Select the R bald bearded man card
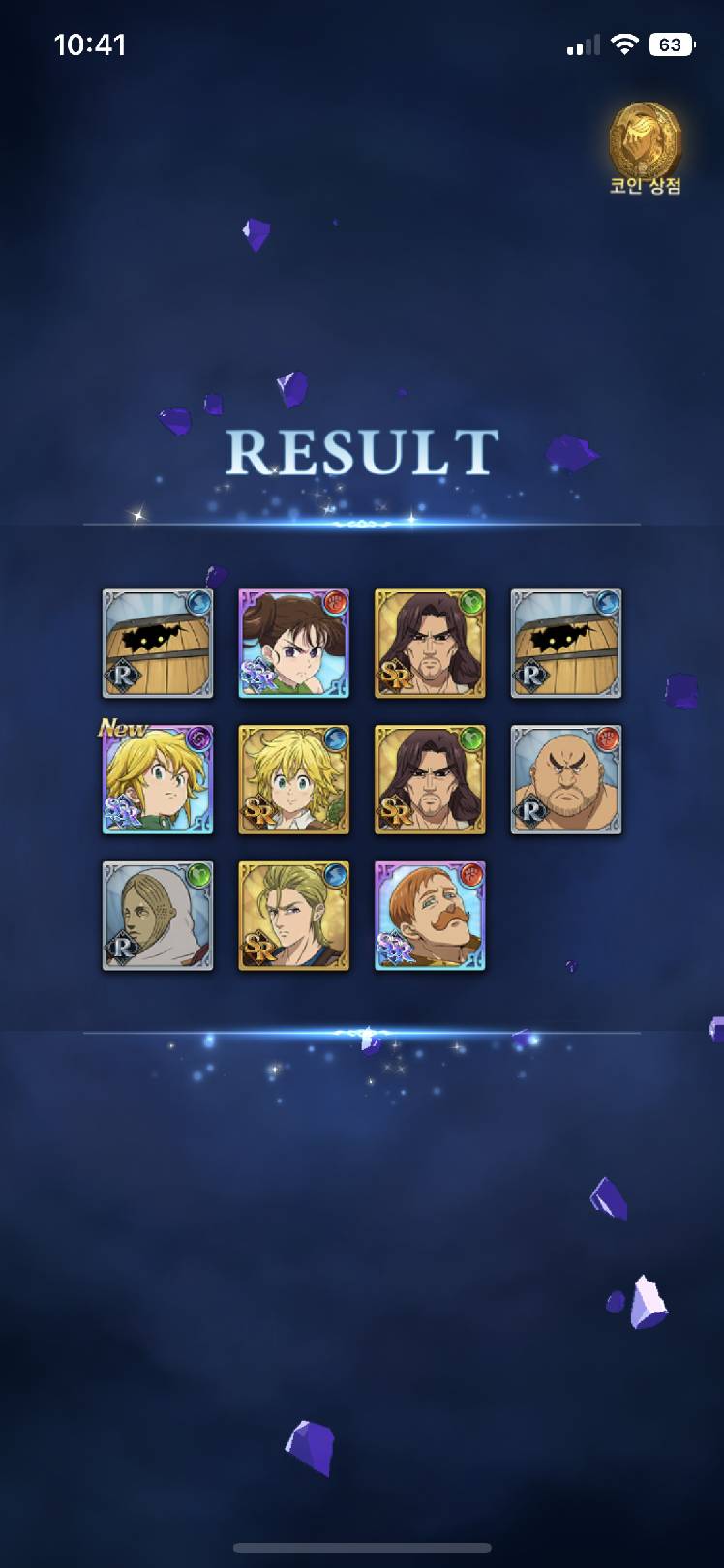This screenshot has height=1568, width=724. tap(565, 779)
